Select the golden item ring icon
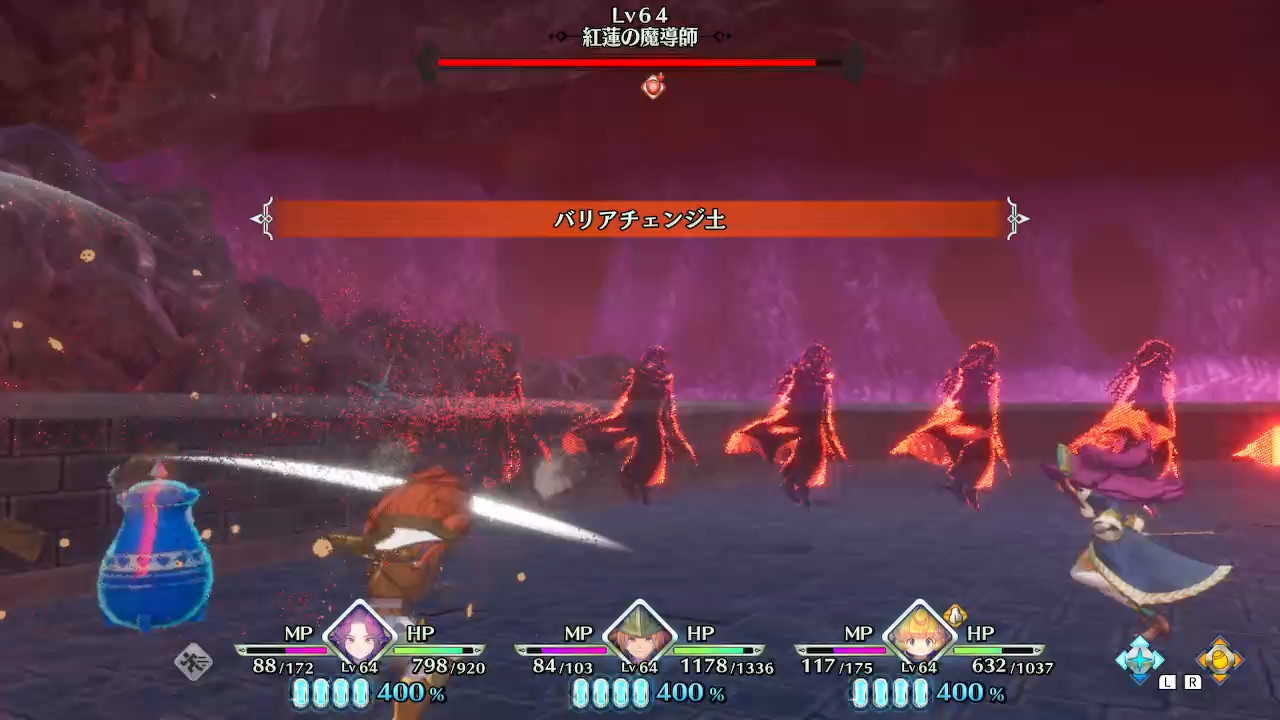The height and width of the screenshot is (720, 1280). coord(1220,659)
